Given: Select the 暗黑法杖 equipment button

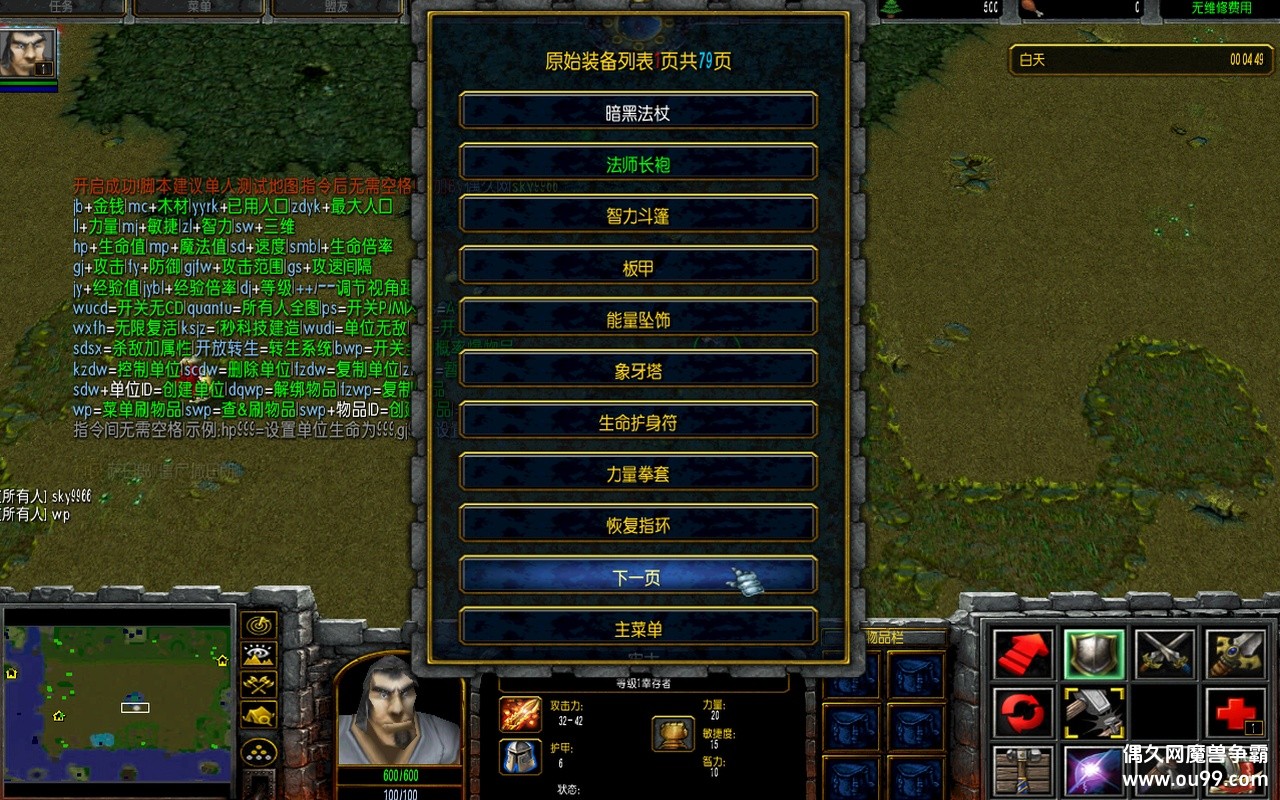Looking at the screenshot, I should click(x=638, y=110).
